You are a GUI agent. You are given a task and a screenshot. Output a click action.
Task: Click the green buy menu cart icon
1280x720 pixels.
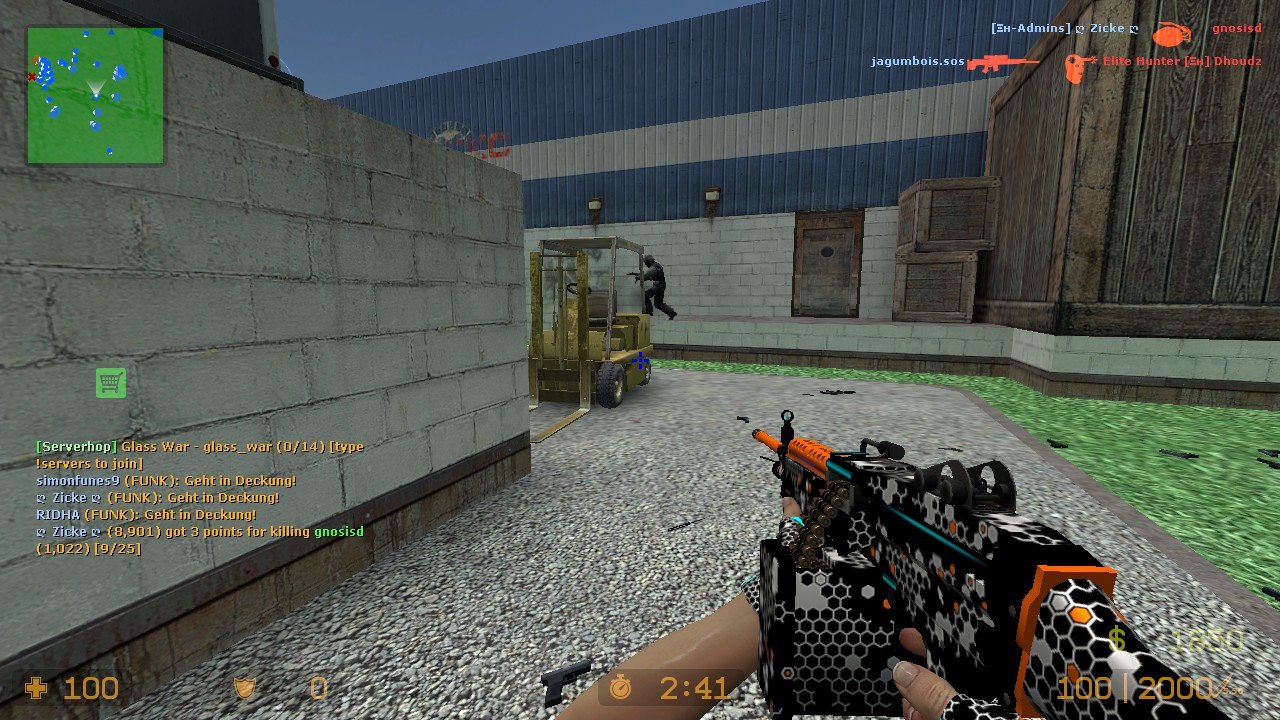[110, 382]
